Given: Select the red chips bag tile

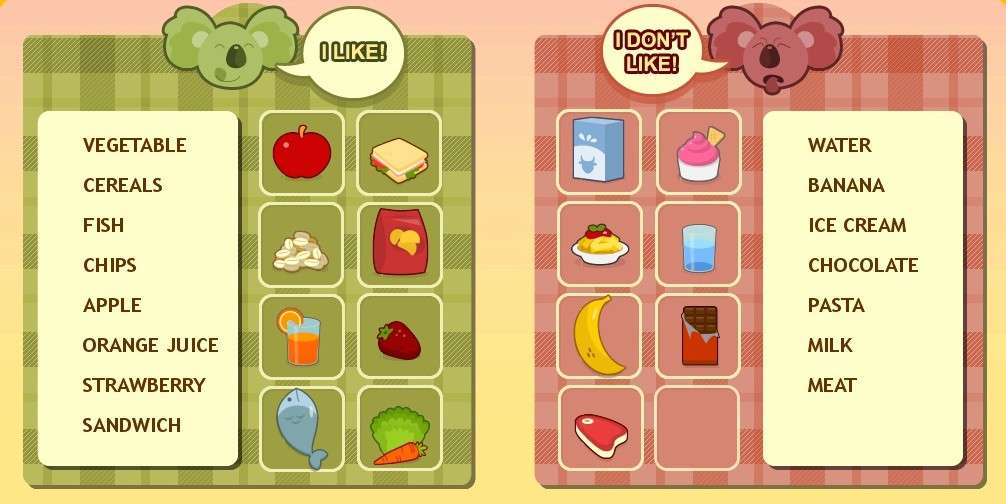Looking at the screenshot, I should 399,246.
